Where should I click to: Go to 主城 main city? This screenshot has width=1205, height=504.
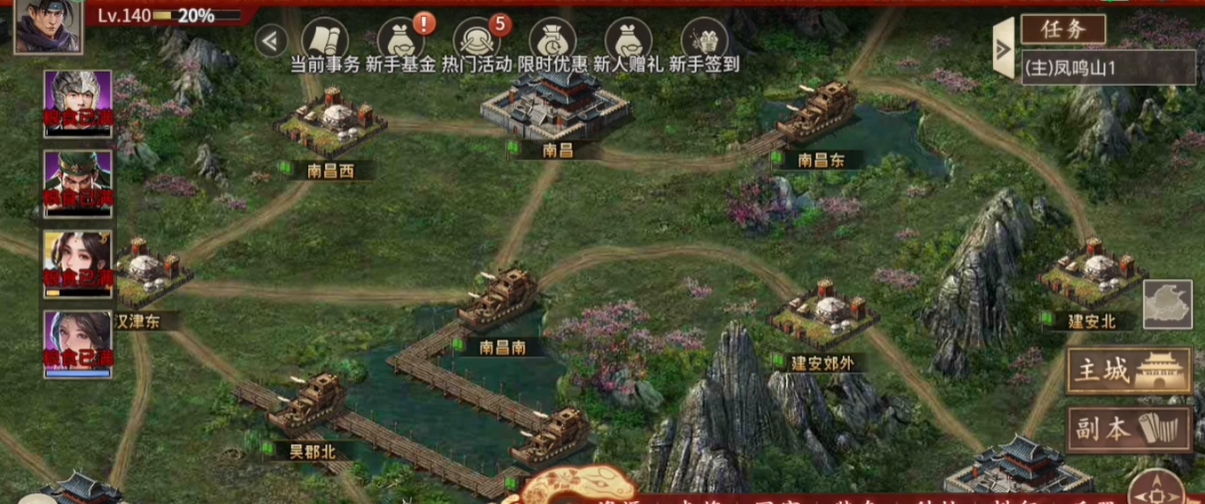click(1129, 371)
